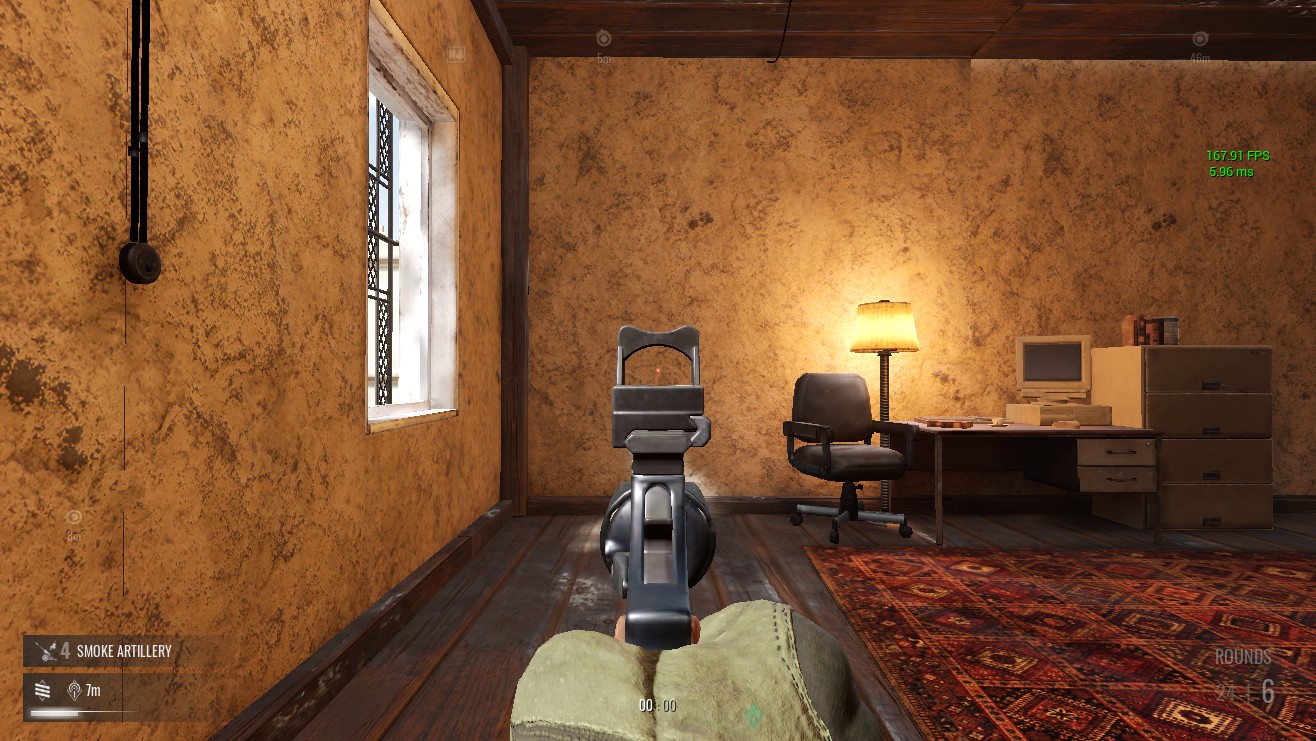The height and width of the screenshot is (741, 1316).
Task: Click the eye marker labeled 5m near the ceiling
Action: [605, 39]
